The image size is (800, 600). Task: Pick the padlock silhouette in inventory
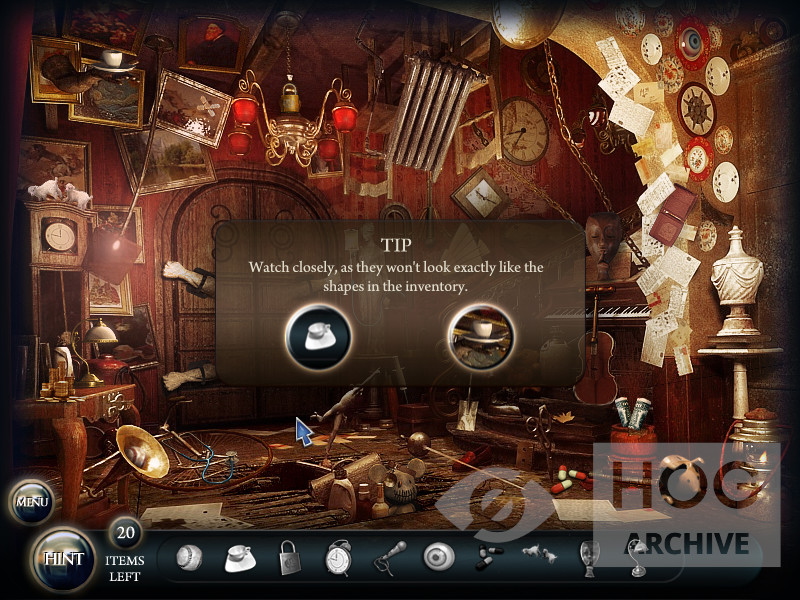[x=290, y=558]
